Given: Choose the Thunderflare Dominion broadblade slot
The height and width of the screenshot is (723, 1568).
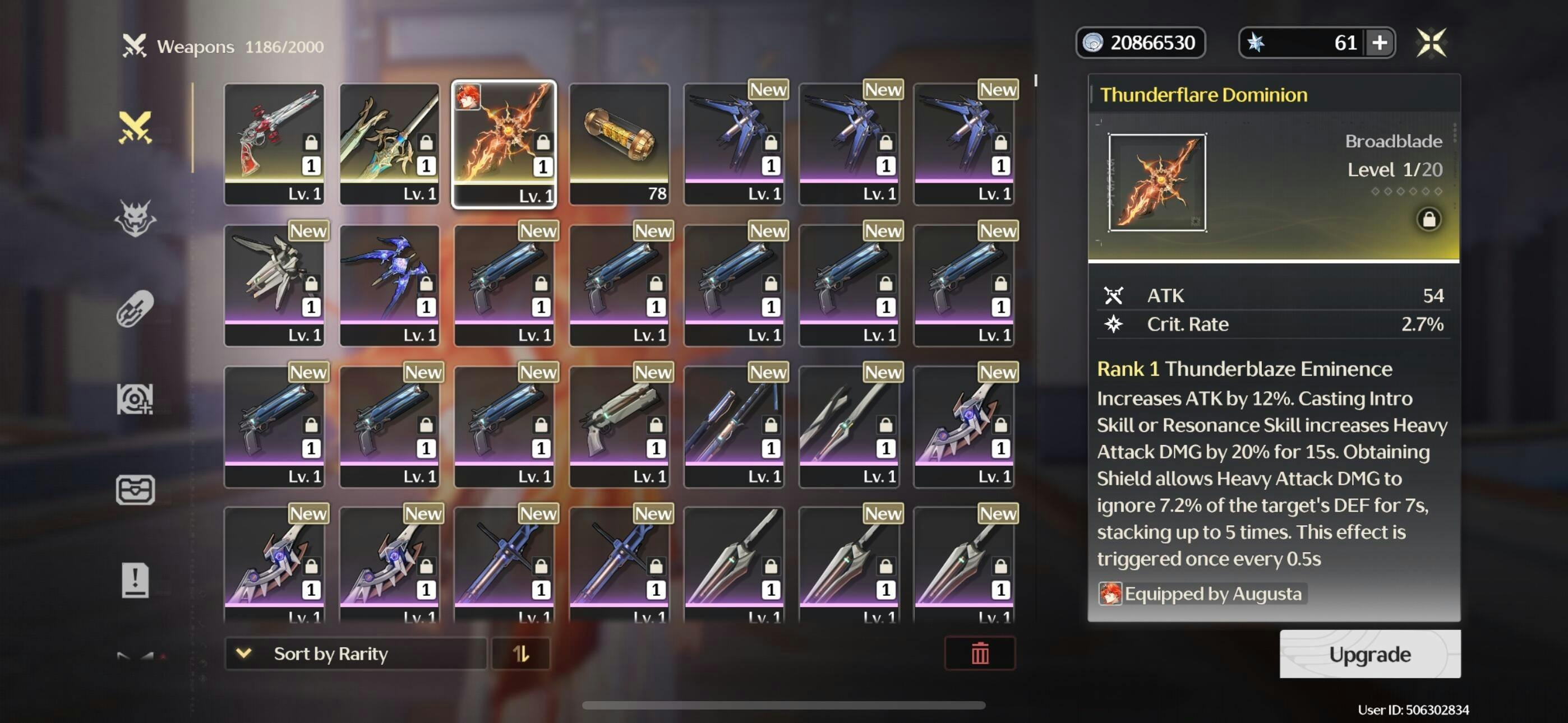Looking at the screenshot, I should (504, 144).
